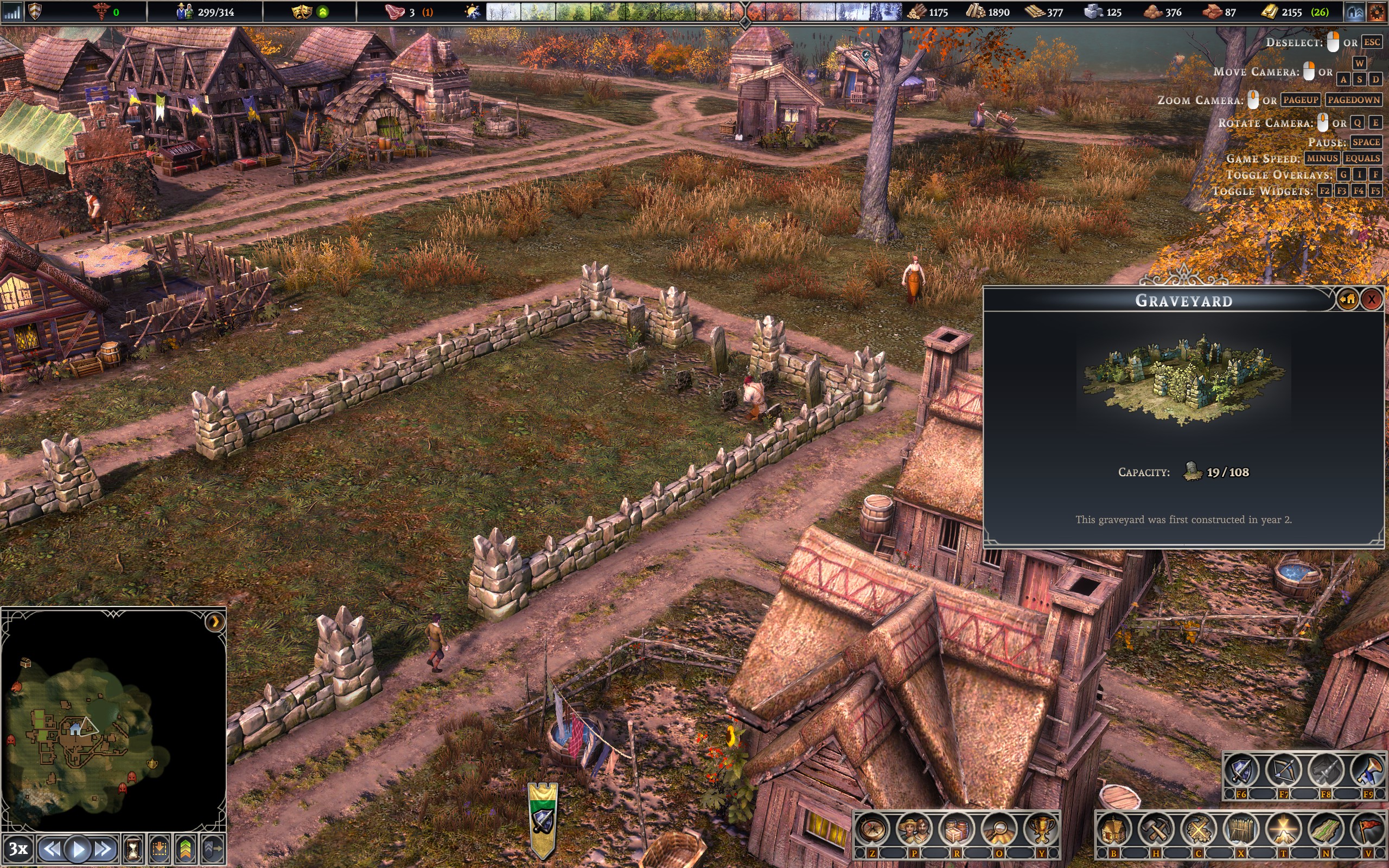Open the magnifying glass search panel

[x=999, y=829]
